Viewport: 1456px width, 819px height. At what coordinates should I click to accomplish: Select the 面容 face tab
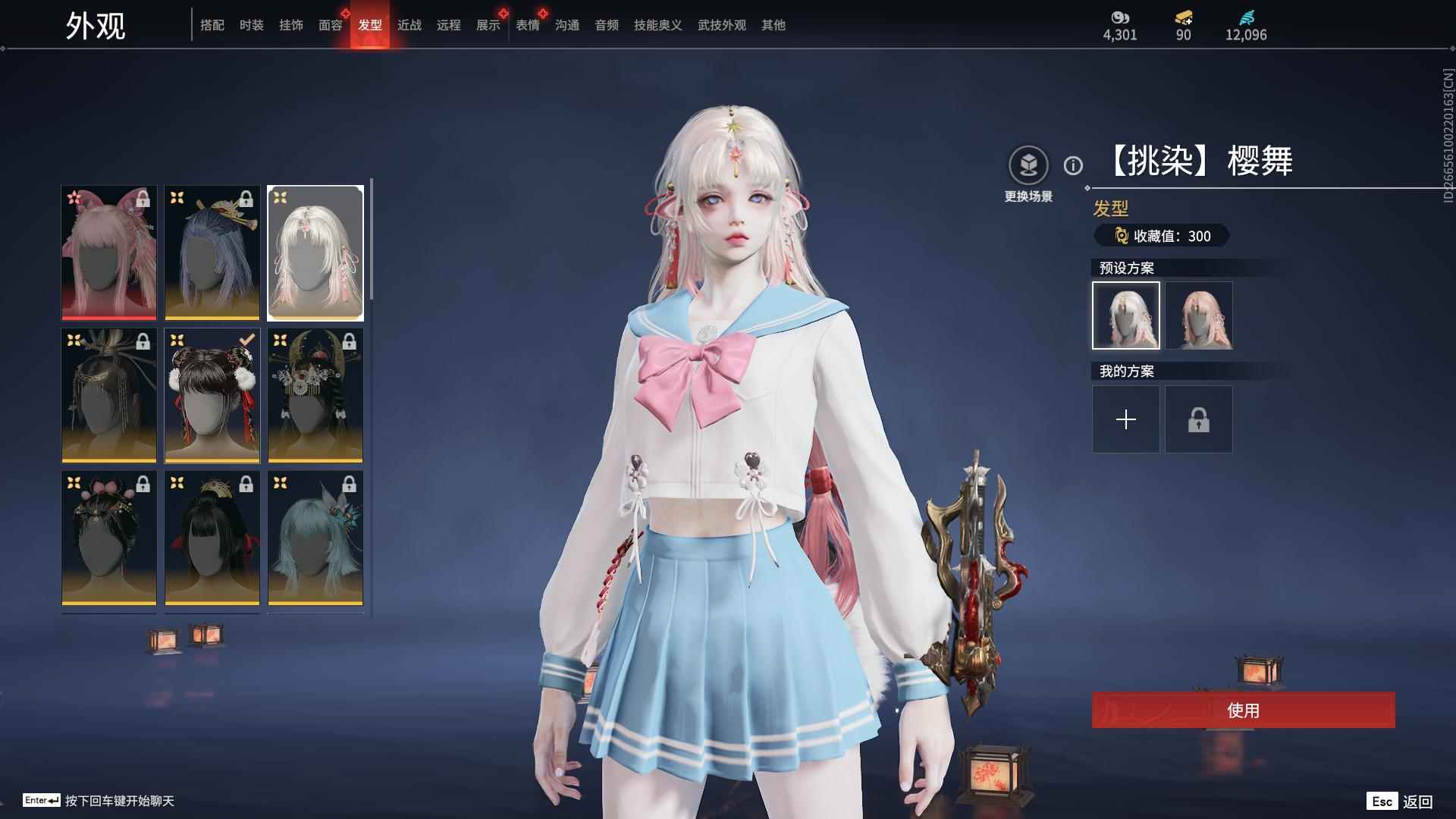pos(331,25)
